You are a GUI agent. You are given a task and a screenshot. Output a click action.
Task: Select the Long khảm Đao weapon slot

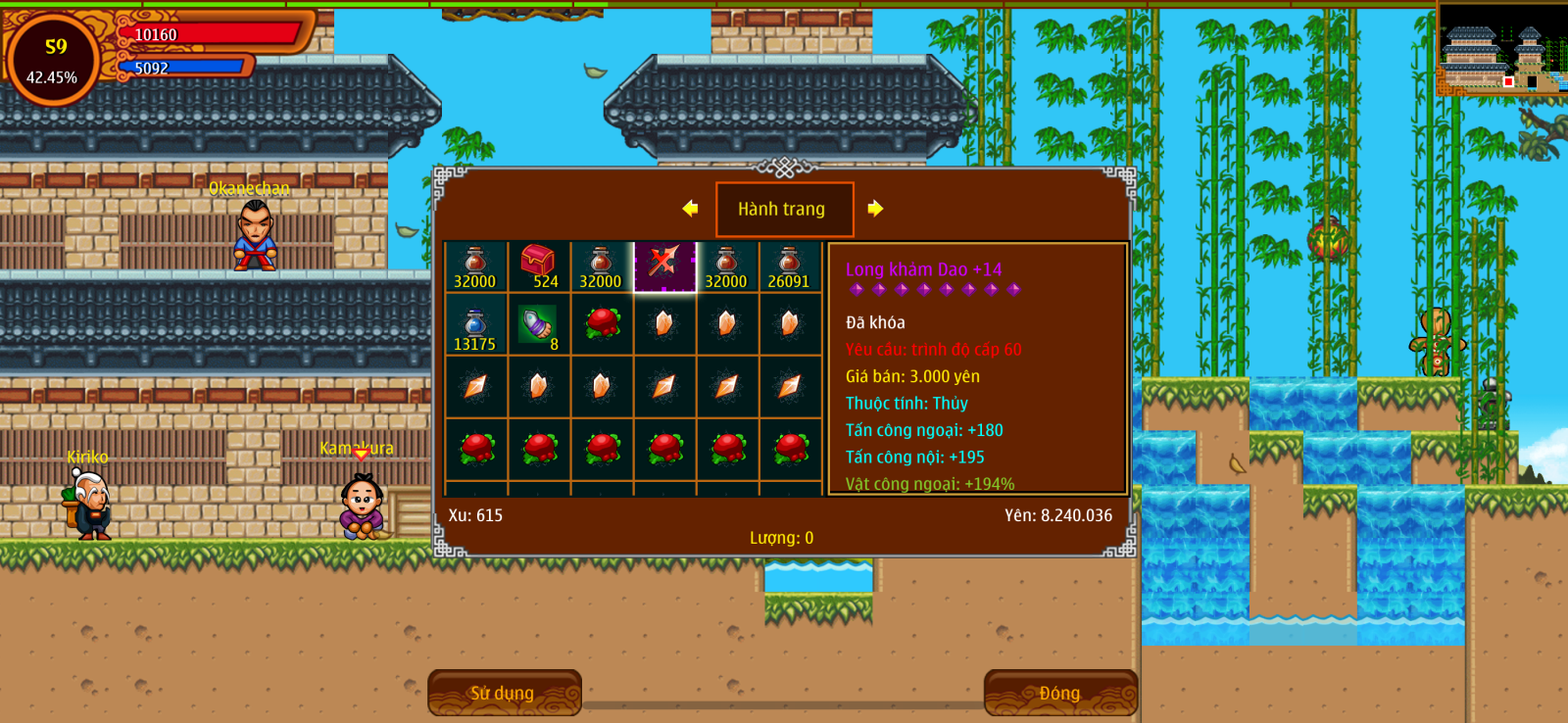664,266
